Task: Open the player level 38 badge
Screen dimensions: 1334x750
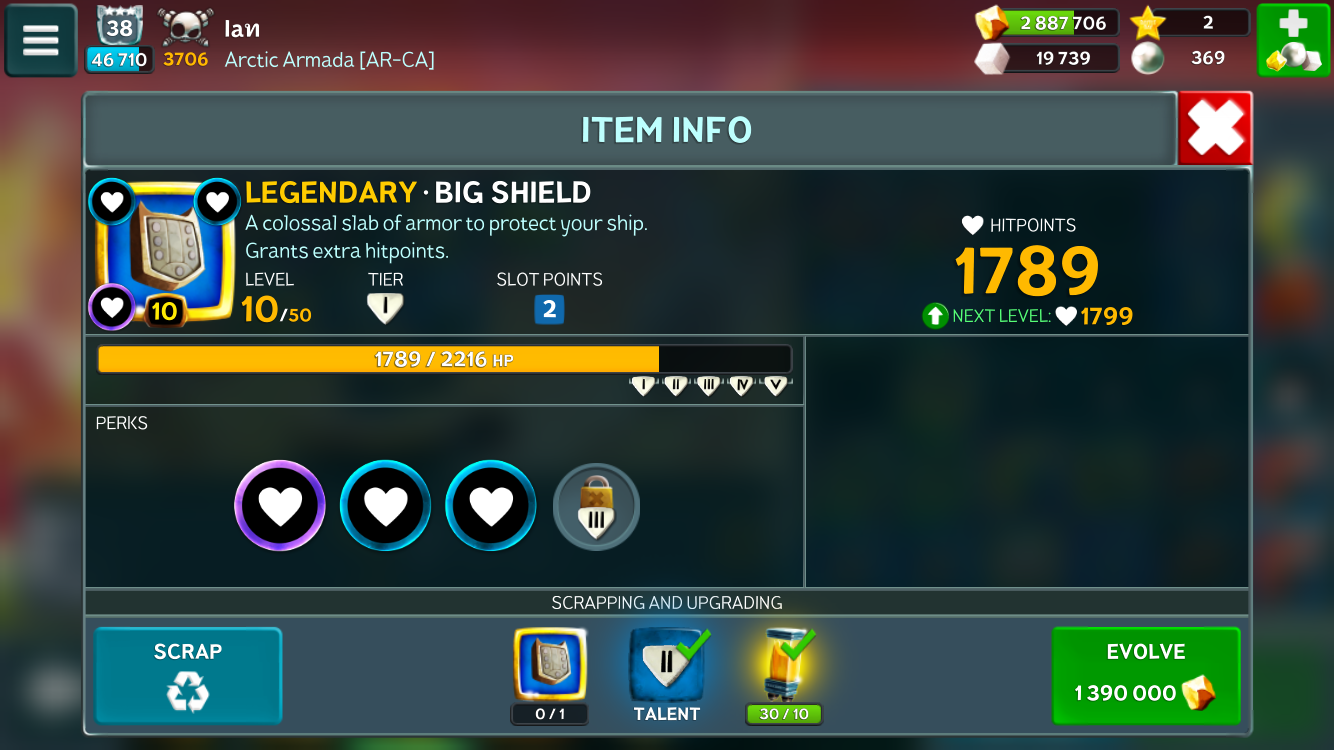Action: (x=119, y=28)
